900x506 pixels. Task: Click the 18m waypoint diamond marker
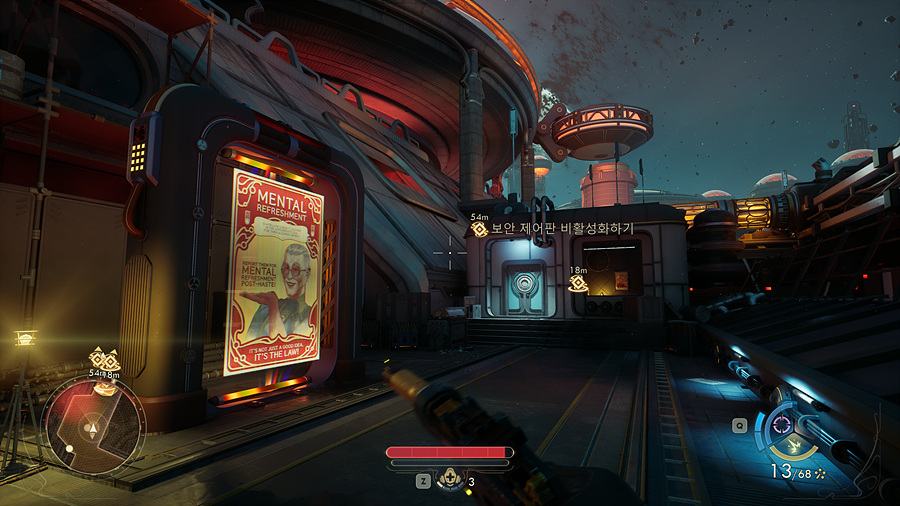pos(577,284)
